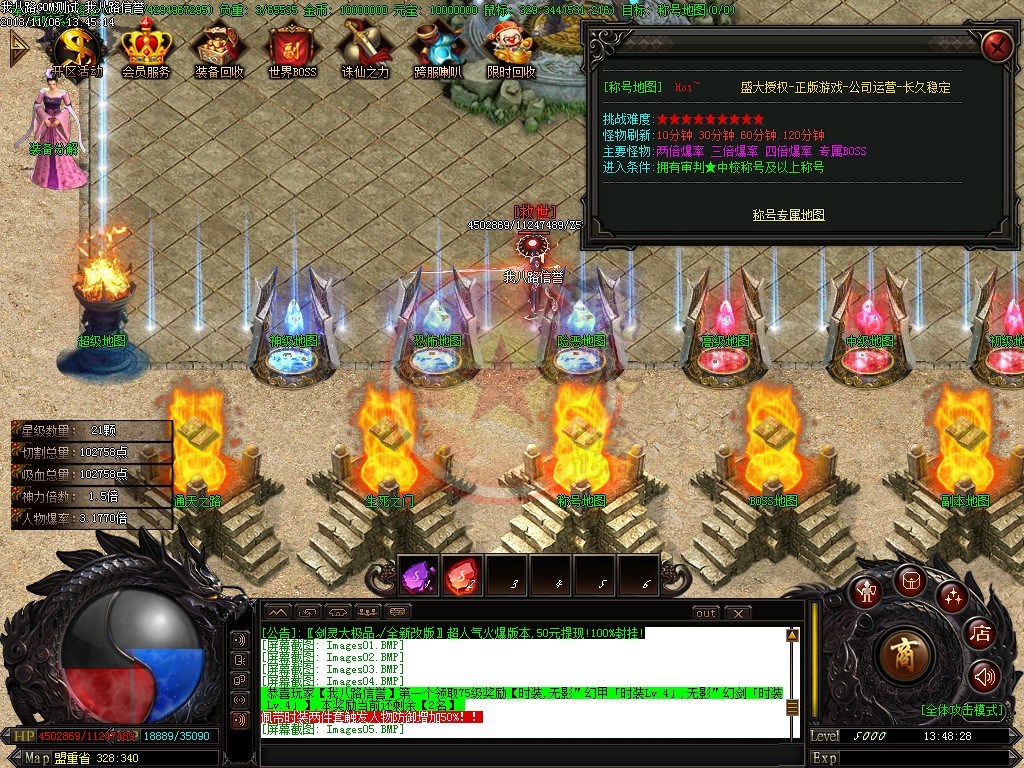Open the 跨服喇叭 icon
This screenshot has width=1024, height=768.
click(438, 47)
